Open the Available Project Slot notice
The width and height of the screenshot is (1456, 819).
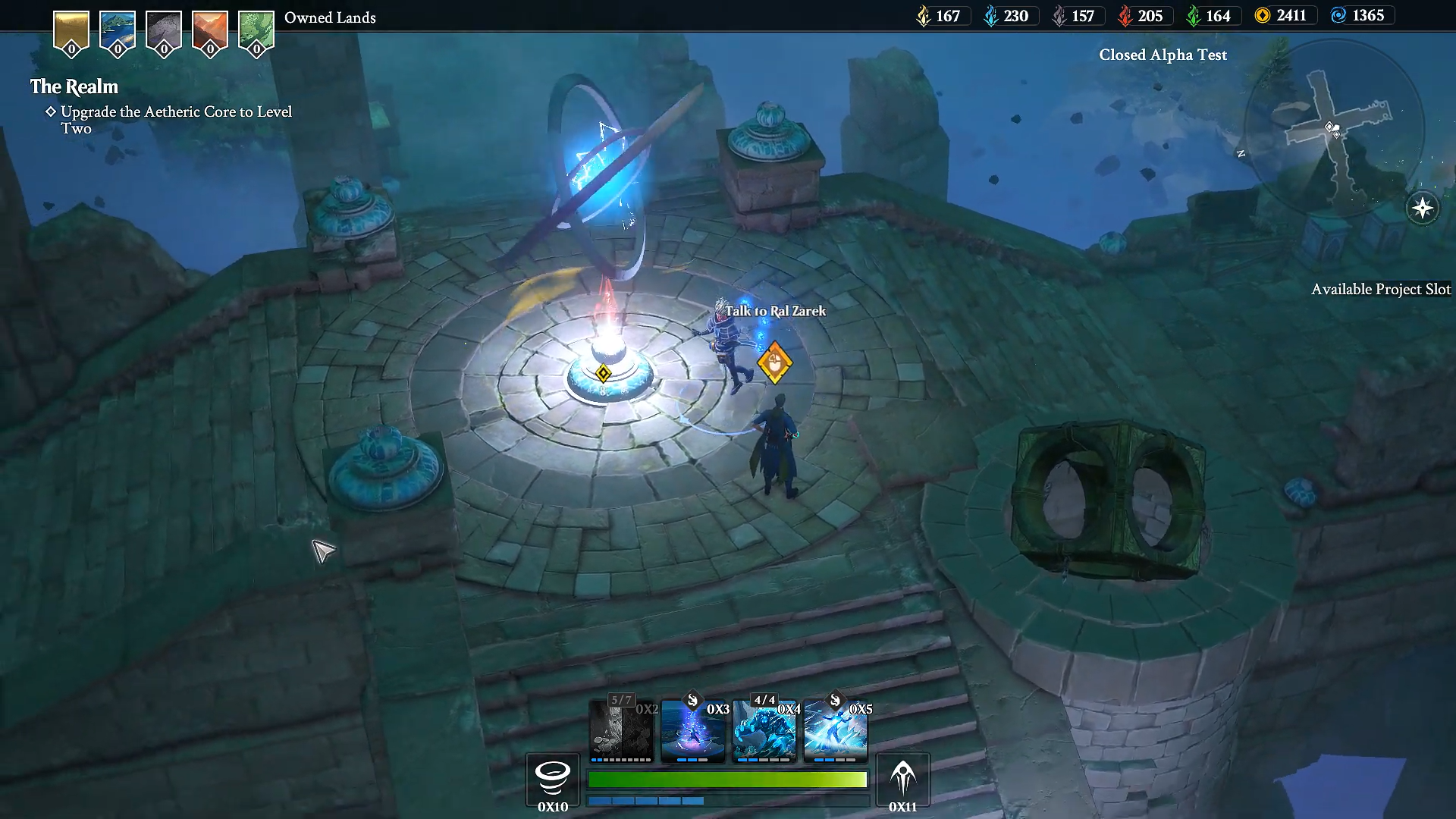pos(1380,289)
